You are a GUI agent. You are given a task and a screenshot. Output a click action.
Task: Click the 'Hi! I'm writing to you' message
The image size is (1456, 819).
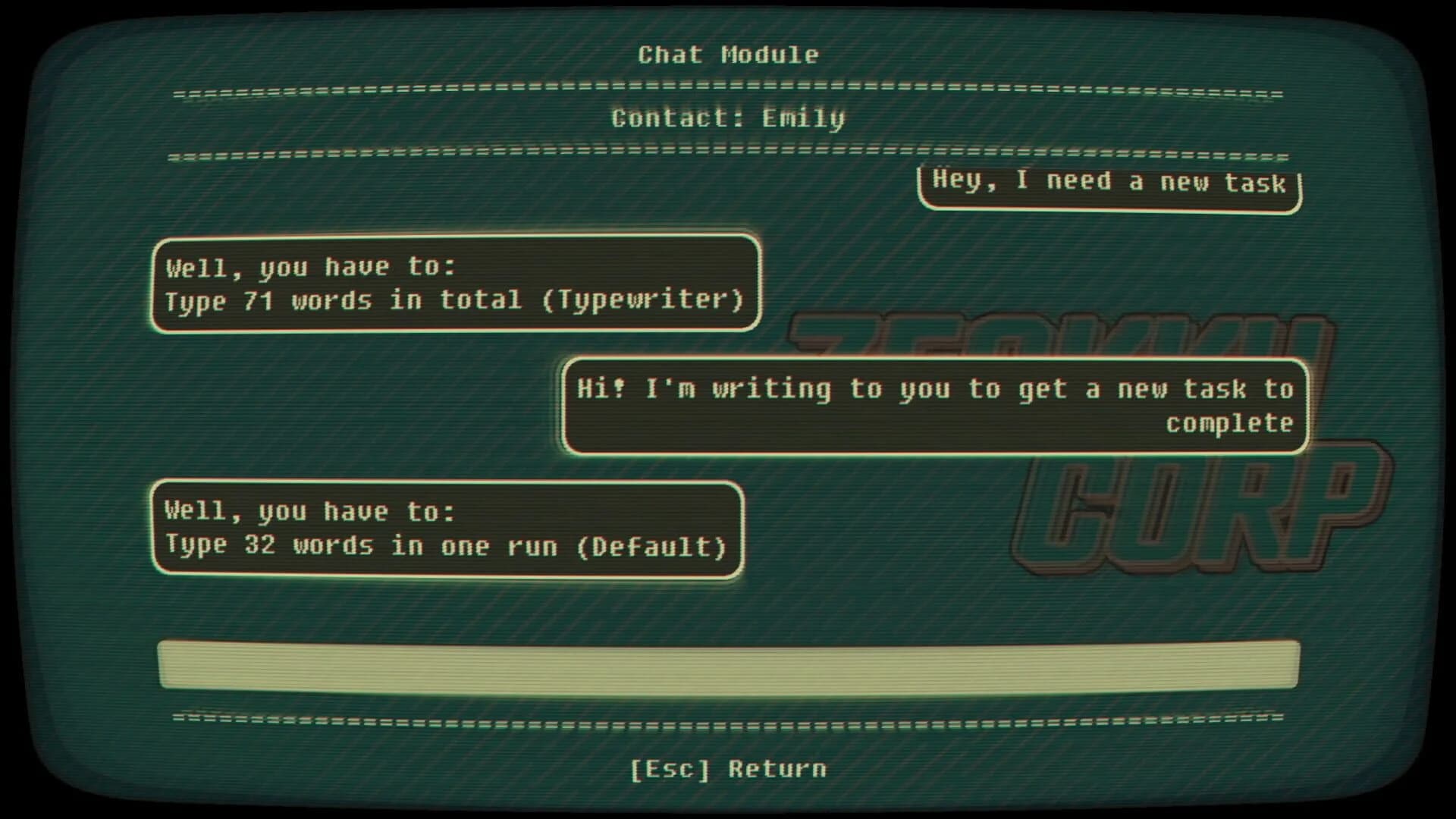(933, 406)
